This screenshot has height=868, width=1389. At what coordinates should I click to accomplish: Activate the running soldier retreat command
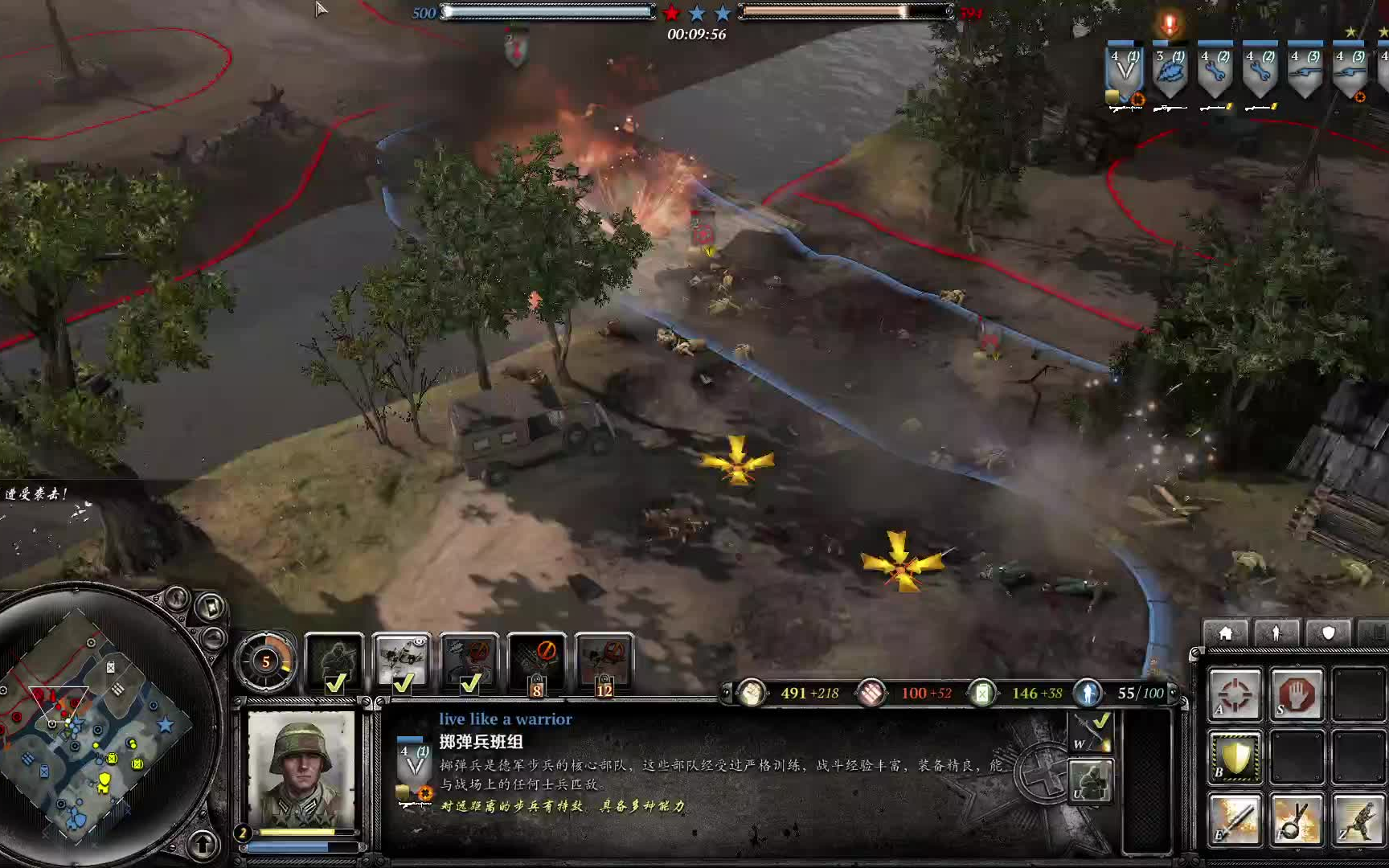click(x=1358, y=820)
